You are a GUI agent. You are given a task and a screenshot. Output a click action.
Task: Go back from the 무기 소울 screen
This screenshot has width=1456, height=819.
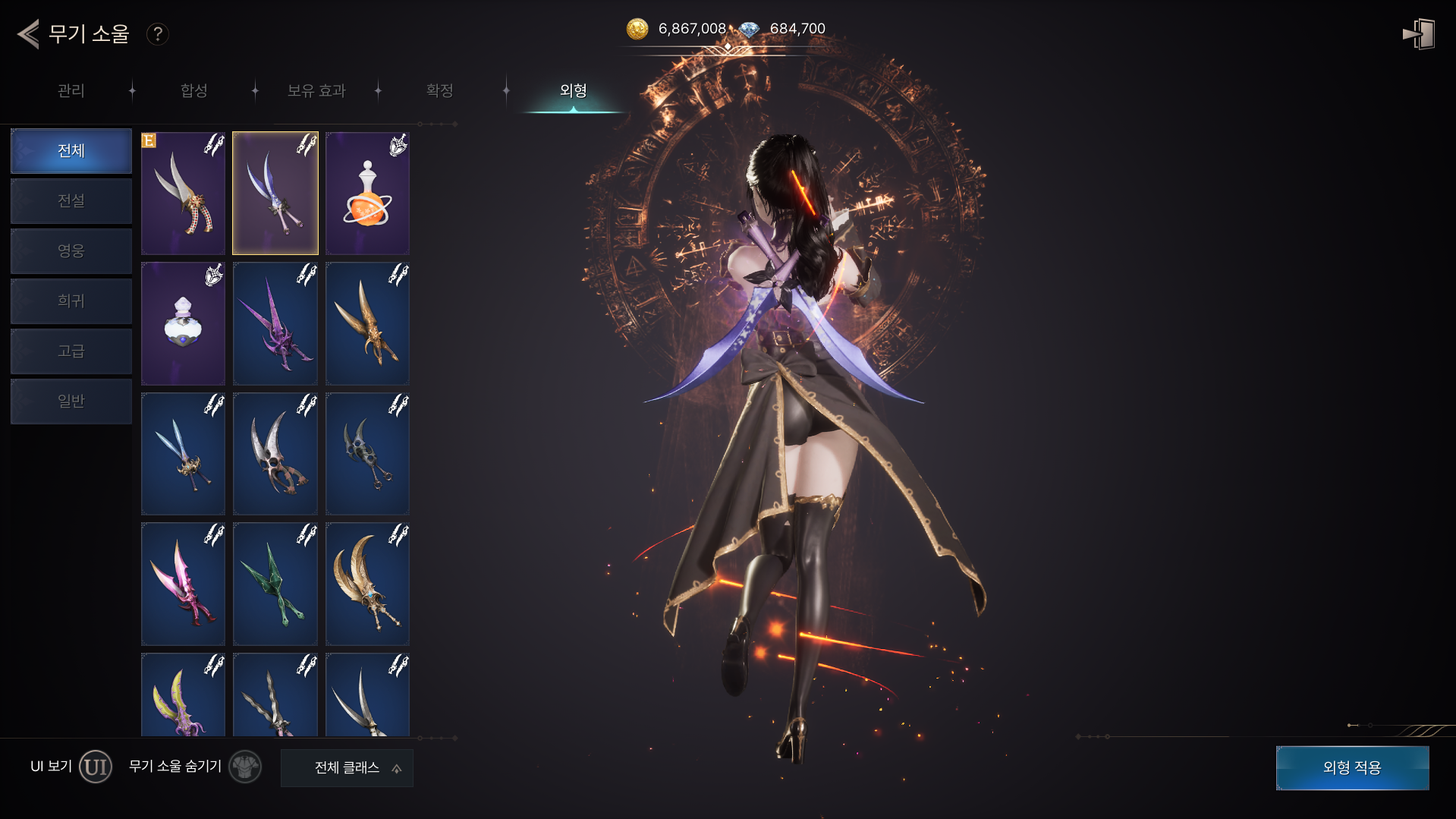point(28,34)
